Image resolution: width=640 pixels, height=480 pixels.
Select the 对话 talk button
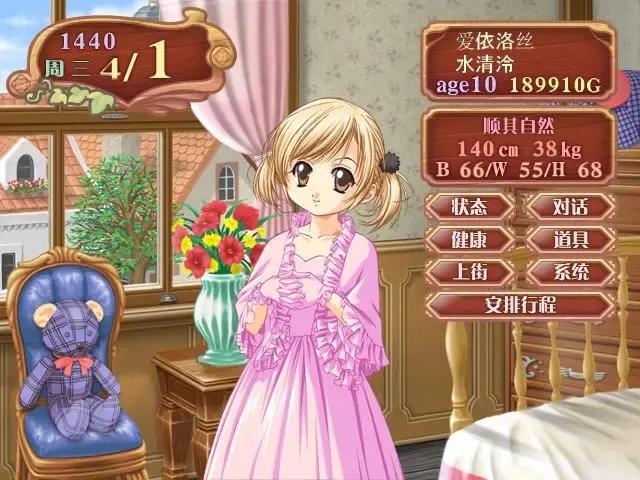[570, 207]
